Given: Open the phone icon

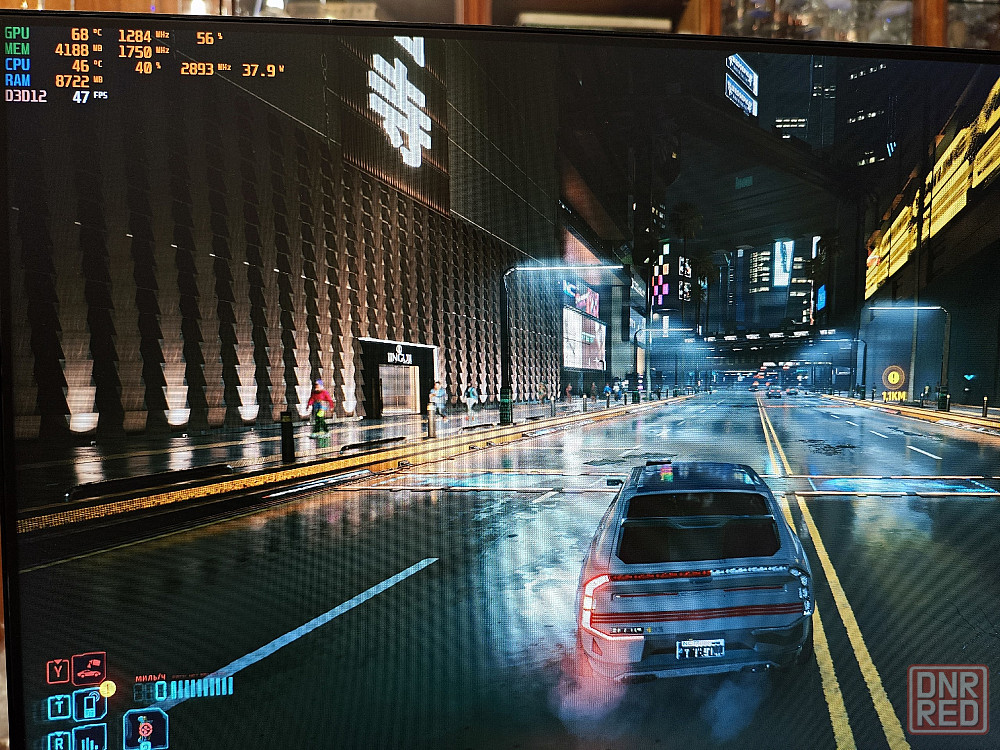Looking at the screenshot, I should click(x=88, y=704).
